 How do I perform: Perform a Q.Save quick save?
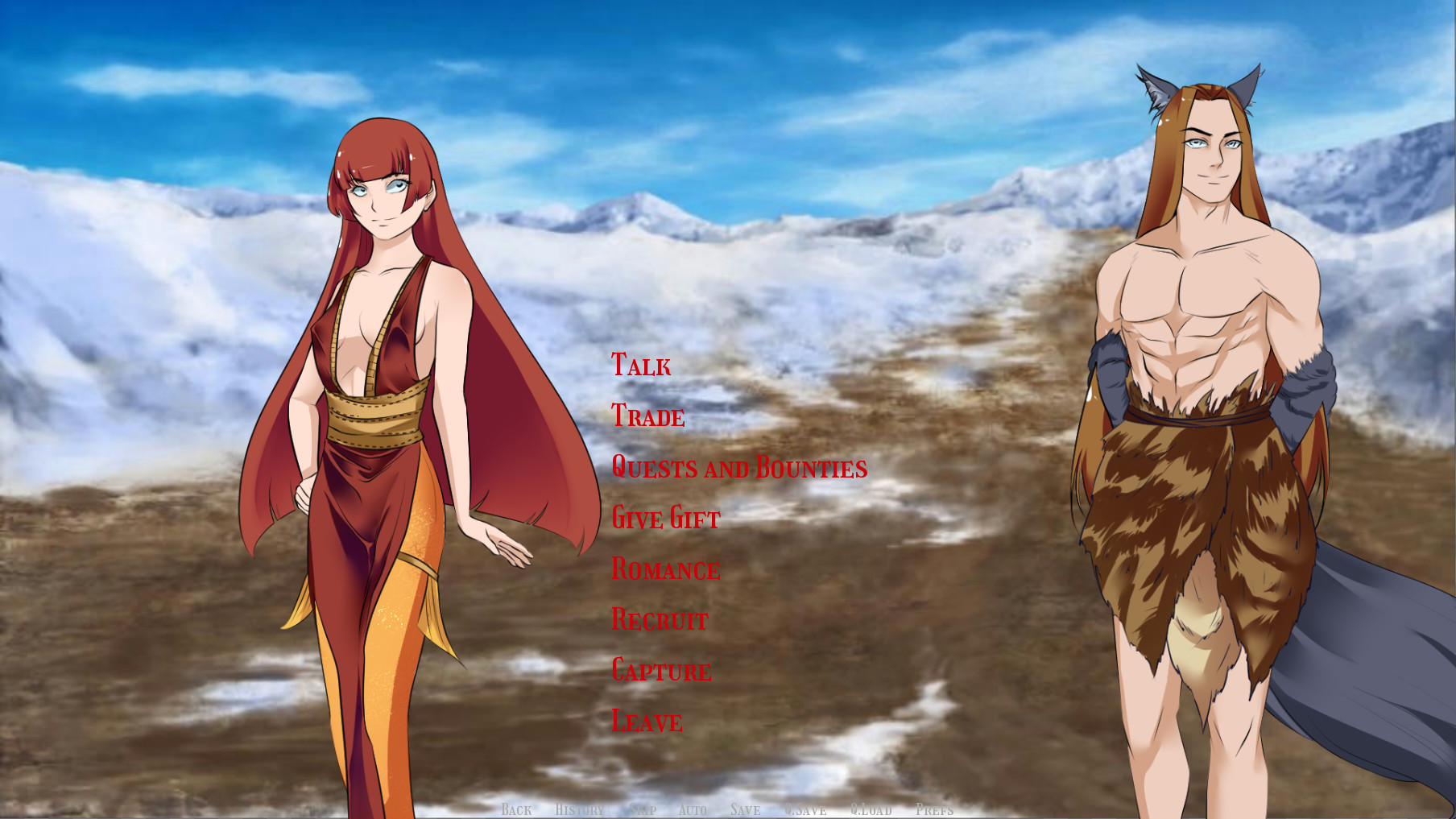(805, 810)
